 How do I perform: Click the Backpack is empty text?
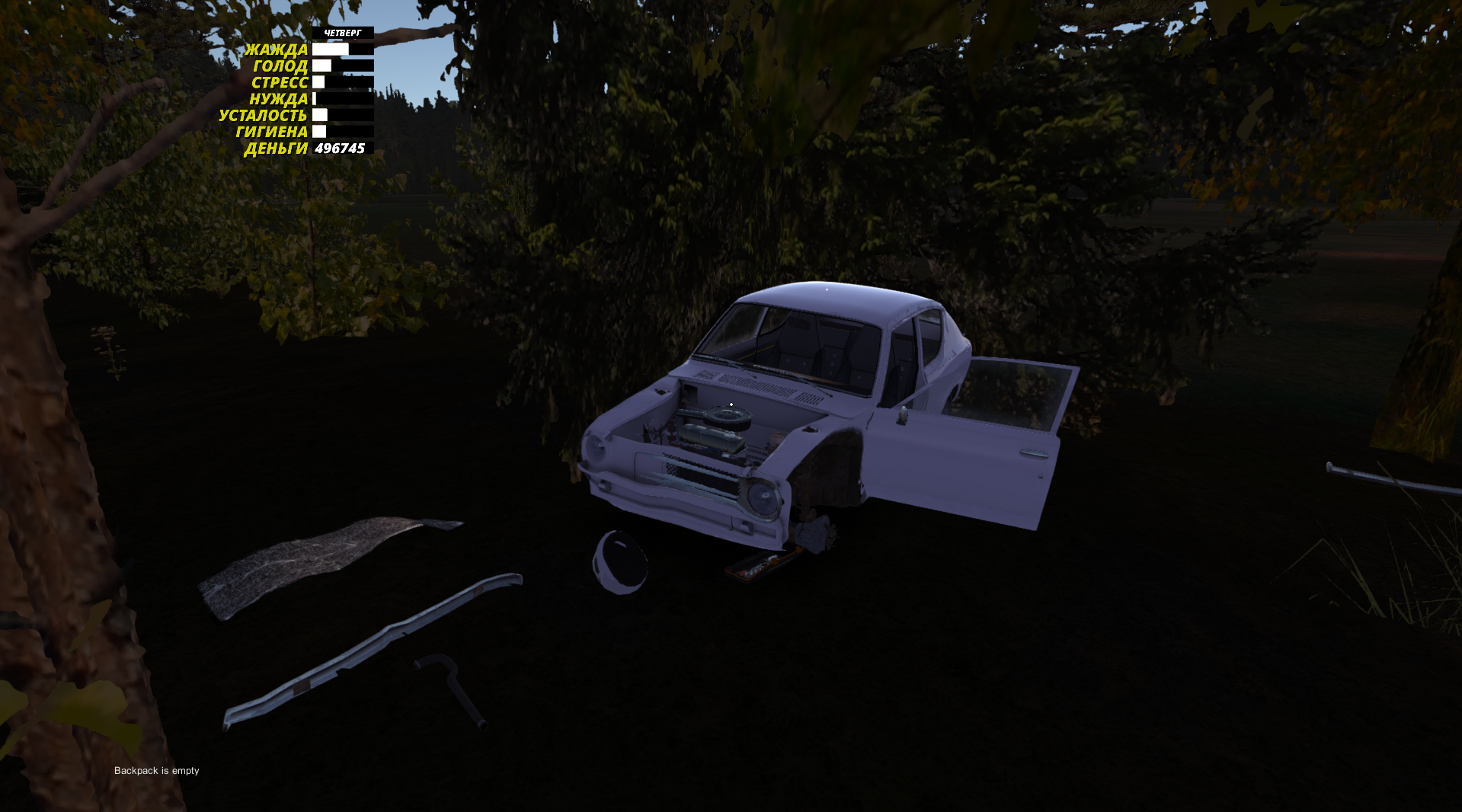tap(156, 770)
